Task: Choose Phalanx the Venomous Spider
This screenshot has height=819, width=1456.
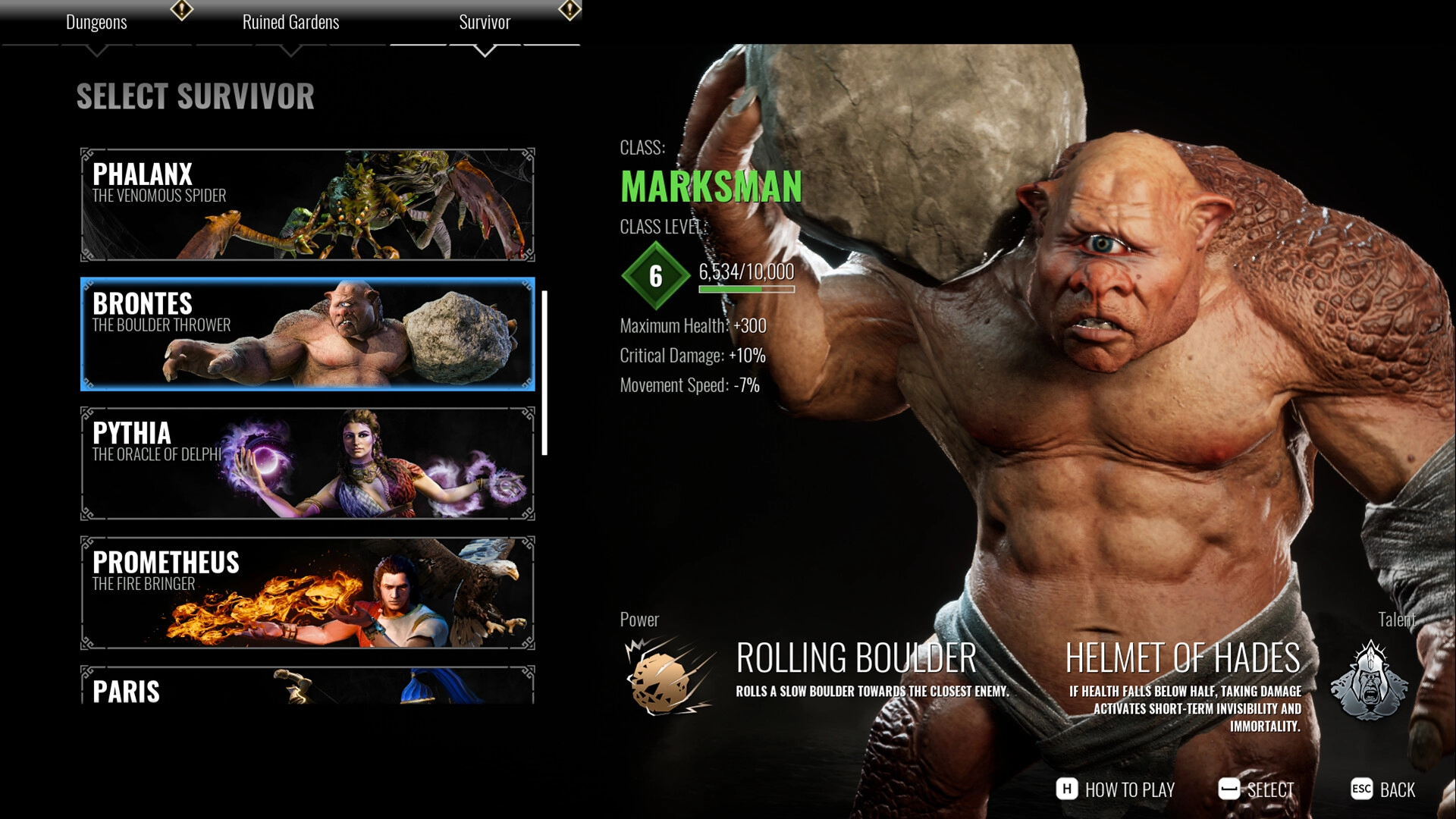Action: pos(307,205)
